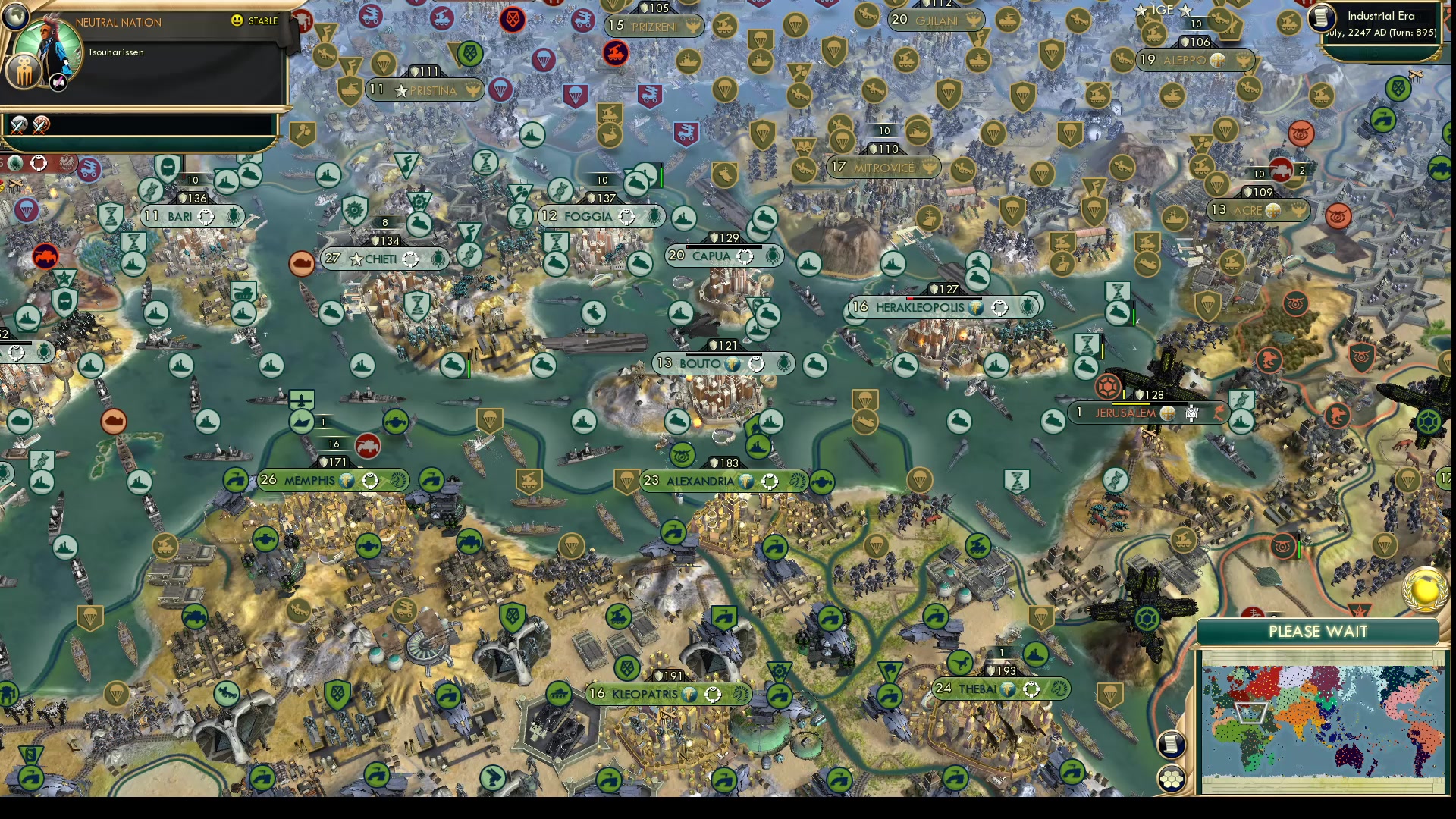This screenshot has height=819, width=1456.
Task: Toggle the peace icon on the leader portrait
Action: coord(58,83)
